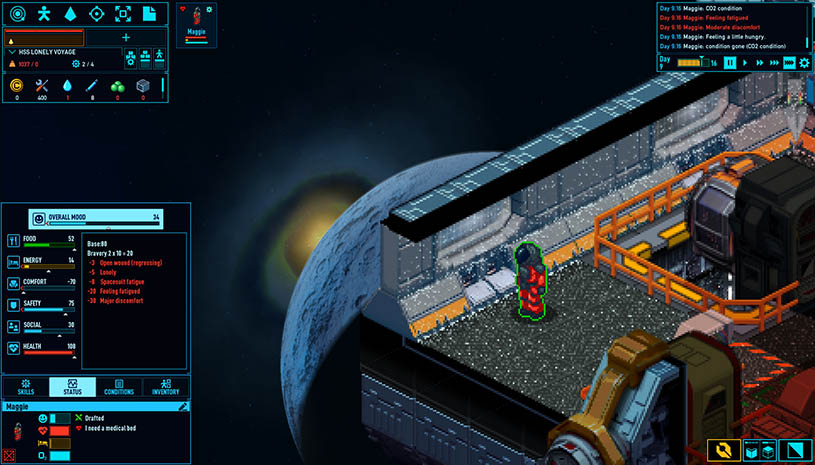Click the fullscreen frame icon in top toolbar

coord(122,14)
